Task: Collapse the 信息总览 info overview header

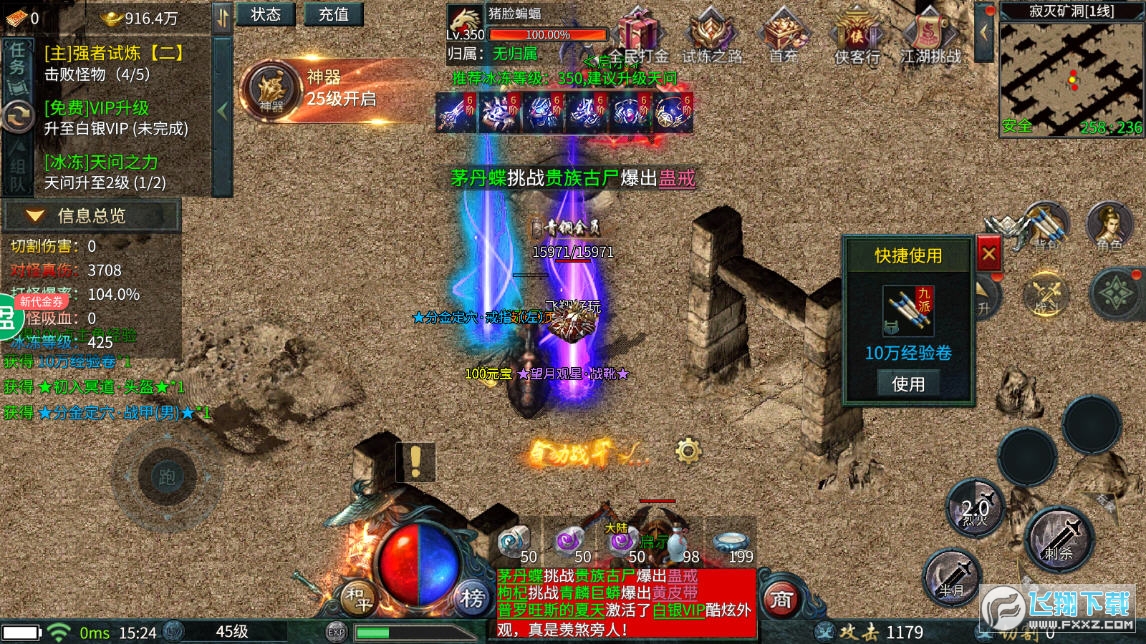Action: pyautogui.click(x=90, y=215)
